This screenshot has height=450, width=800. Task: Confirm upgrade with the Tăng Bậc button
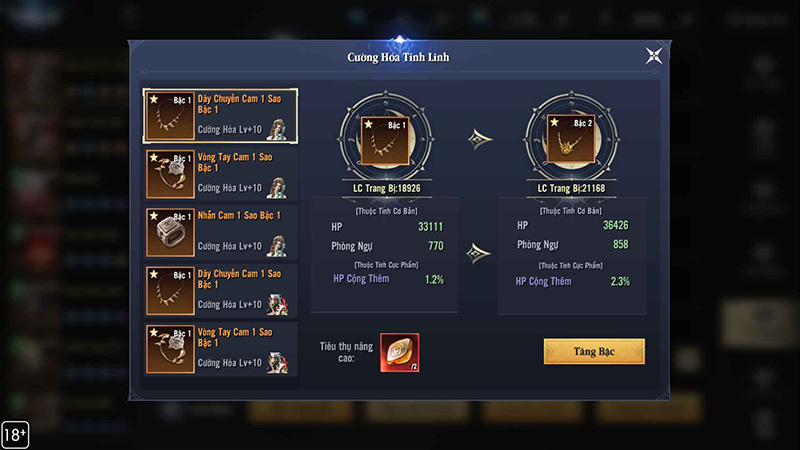point(594,351)
